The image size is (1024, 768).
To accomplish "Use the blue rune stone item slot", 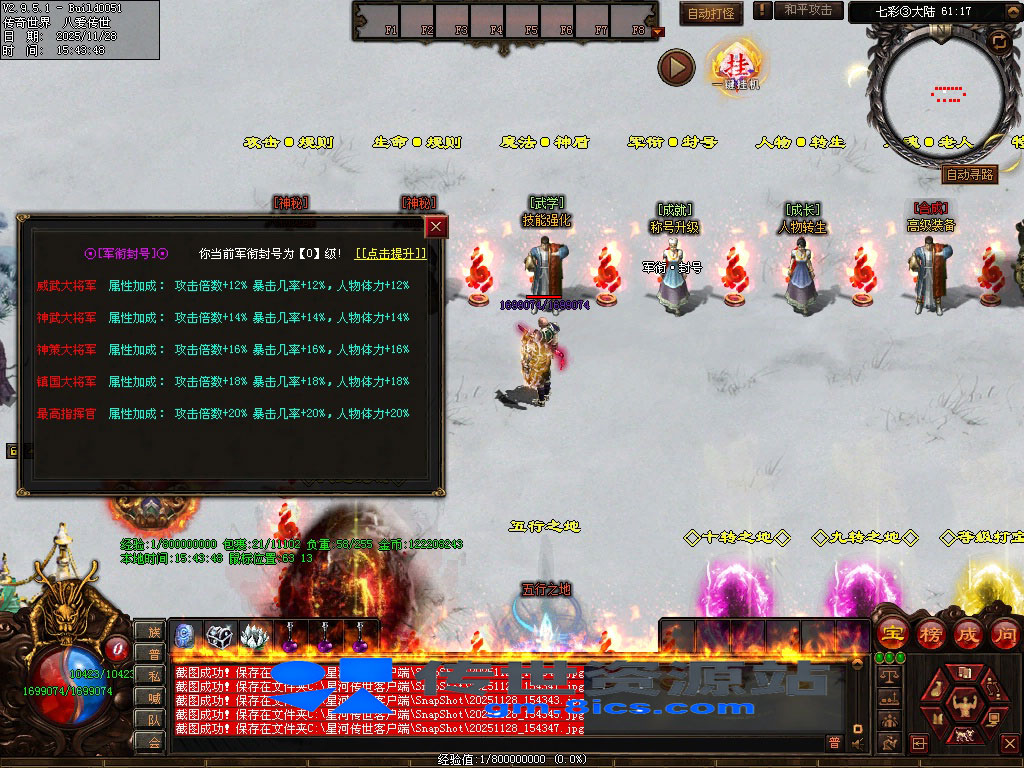I will pos(186,635).
